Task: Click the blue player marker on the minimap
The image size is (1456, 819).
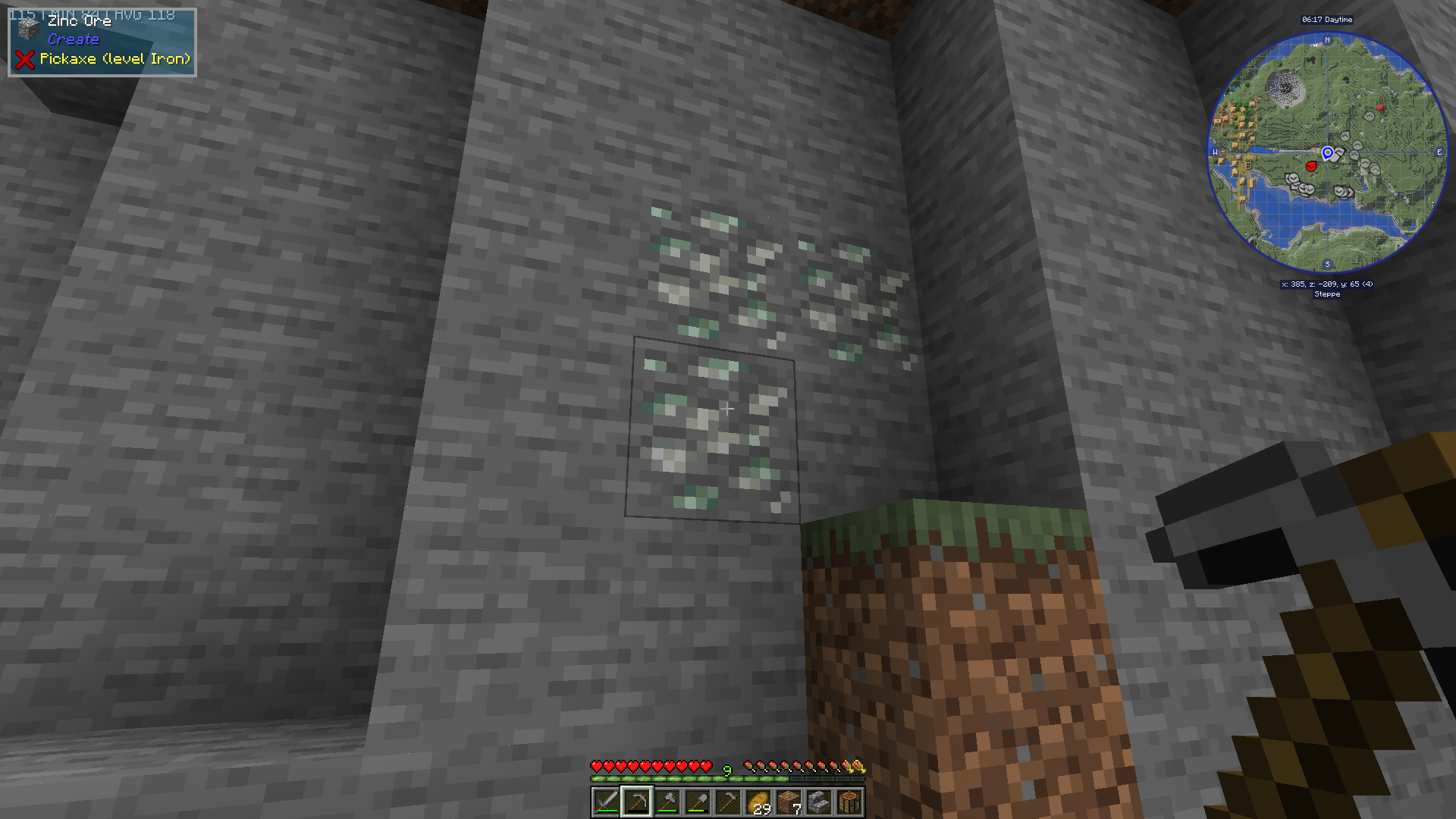Action: pyautogui.click(x=1327, y=153)
